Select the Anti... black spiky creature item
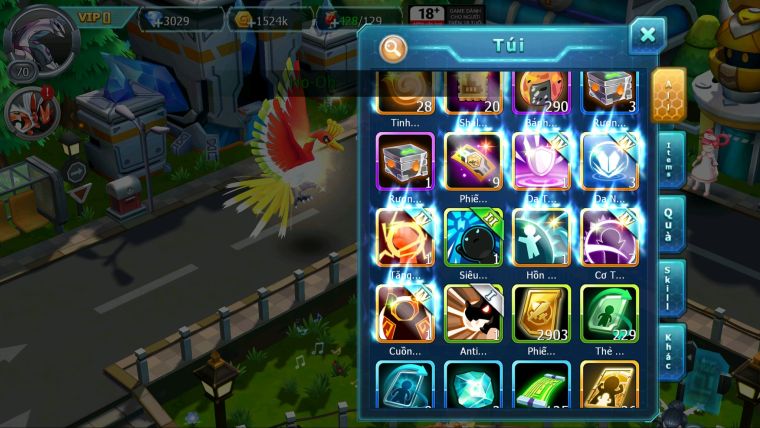 pos(473,313)
